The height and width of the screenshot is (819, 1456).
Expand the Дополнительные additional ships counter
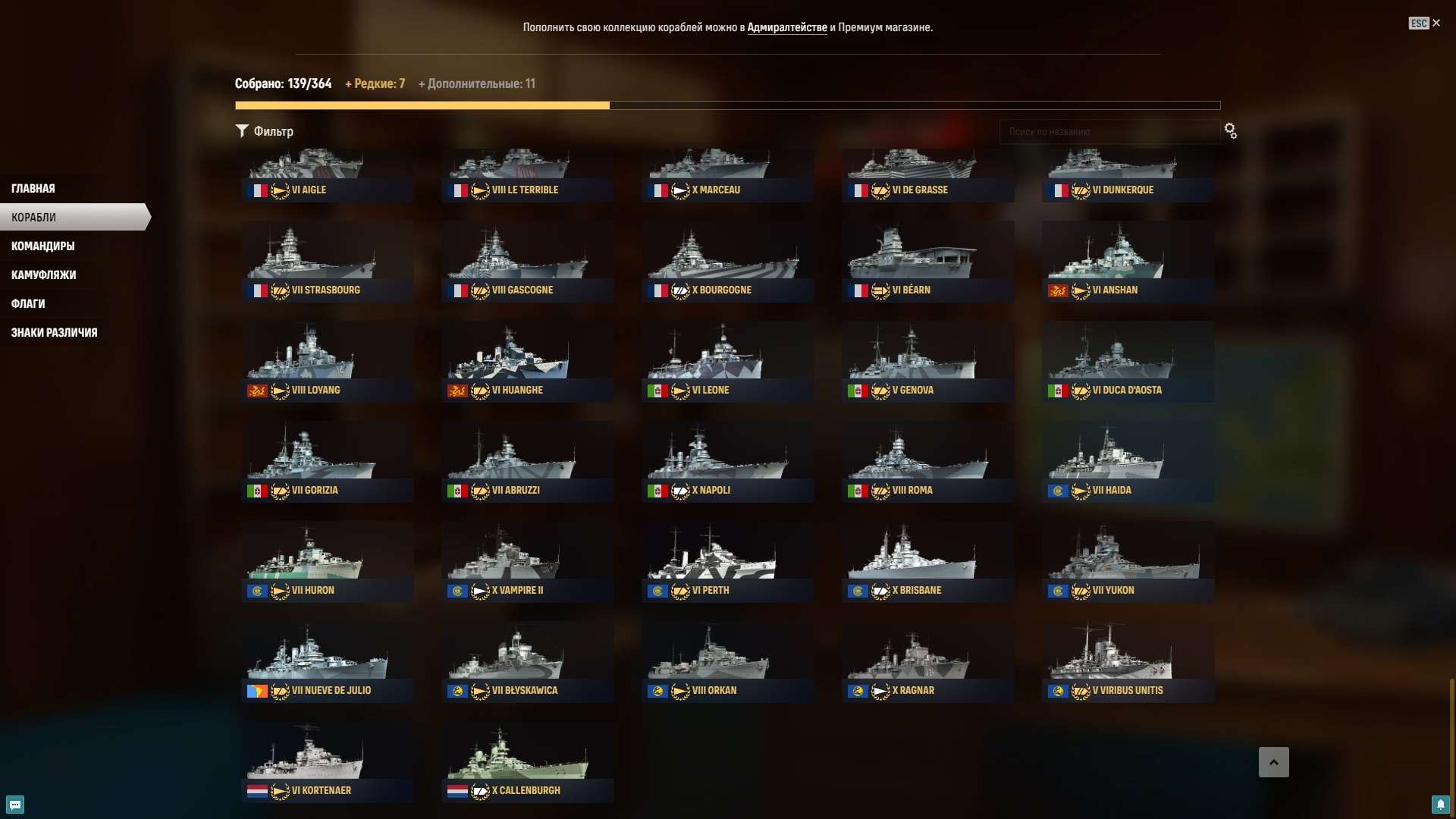[x=476, y=83]
